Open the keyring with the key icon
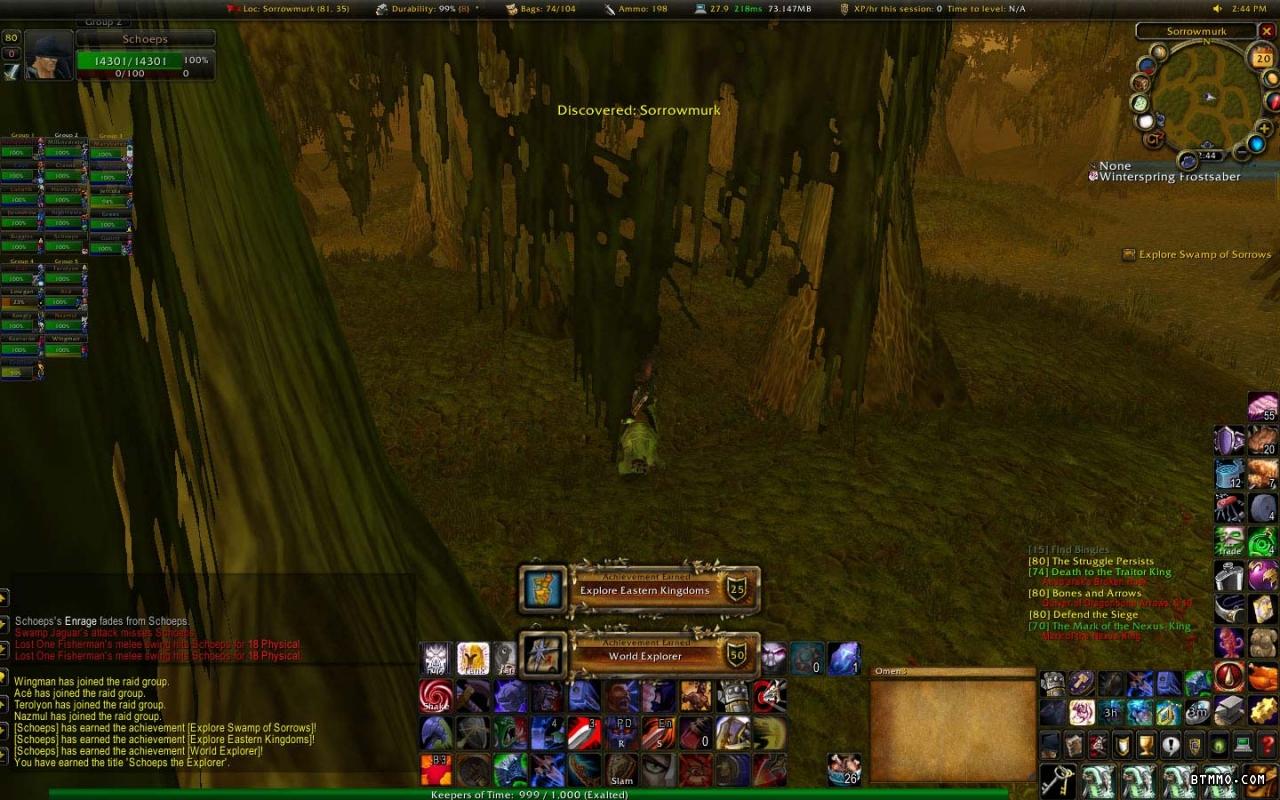 (x=1056, y=779)
